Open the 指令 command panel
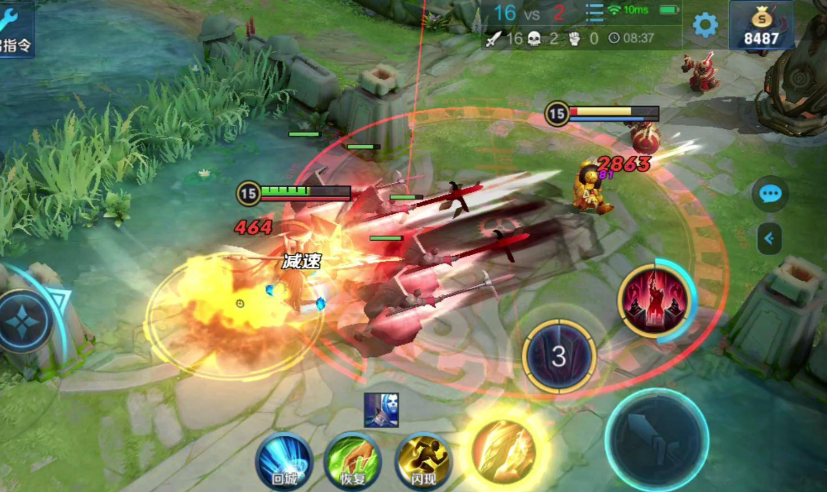Viewport: 827px width, 492px height. click(16, 28)
